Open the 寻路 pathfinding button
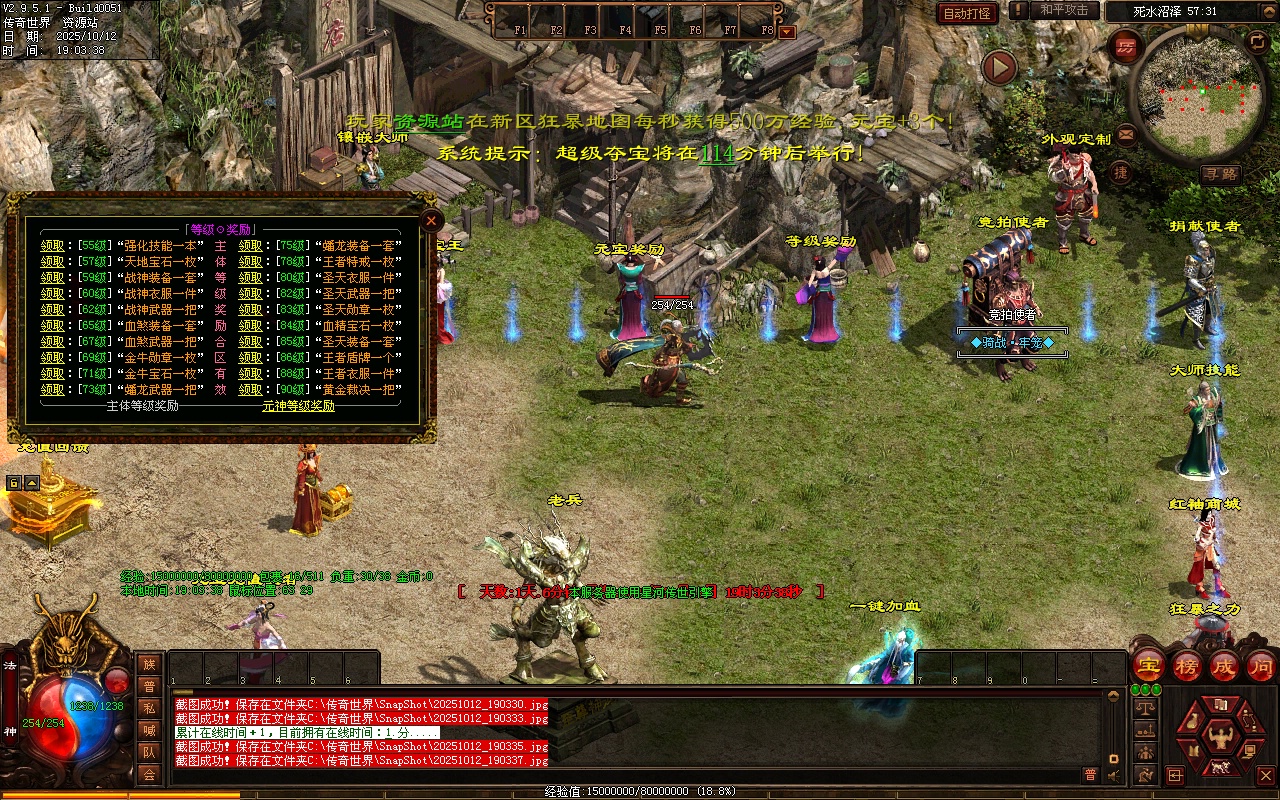Viewport: 1280px width, 800px height. [1220, 173]
